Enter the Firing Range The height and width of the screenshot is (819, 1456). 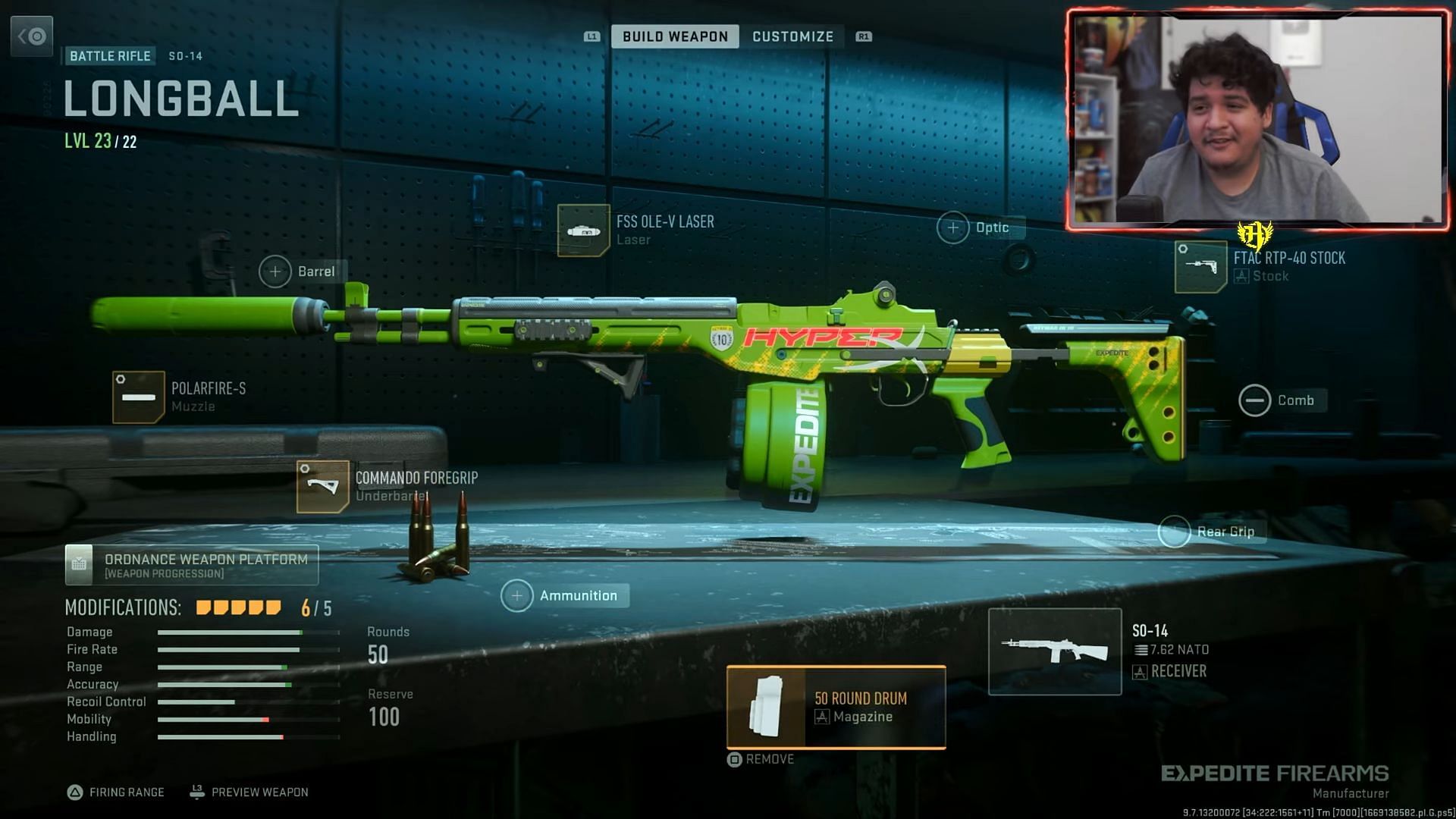(116, 792)
